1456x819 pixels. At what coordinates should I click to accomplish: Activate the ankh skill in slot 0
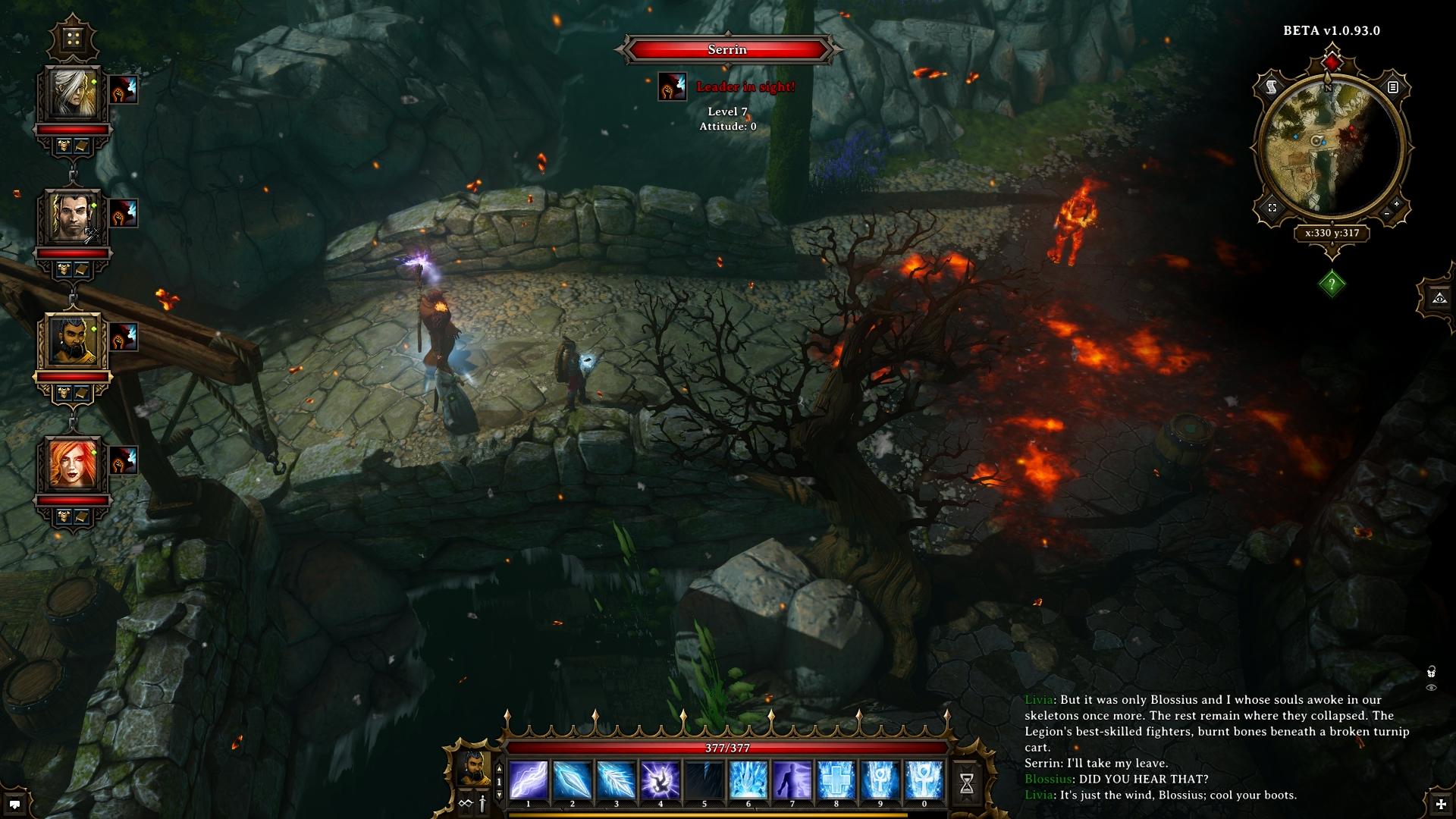[x=924, y=780]
